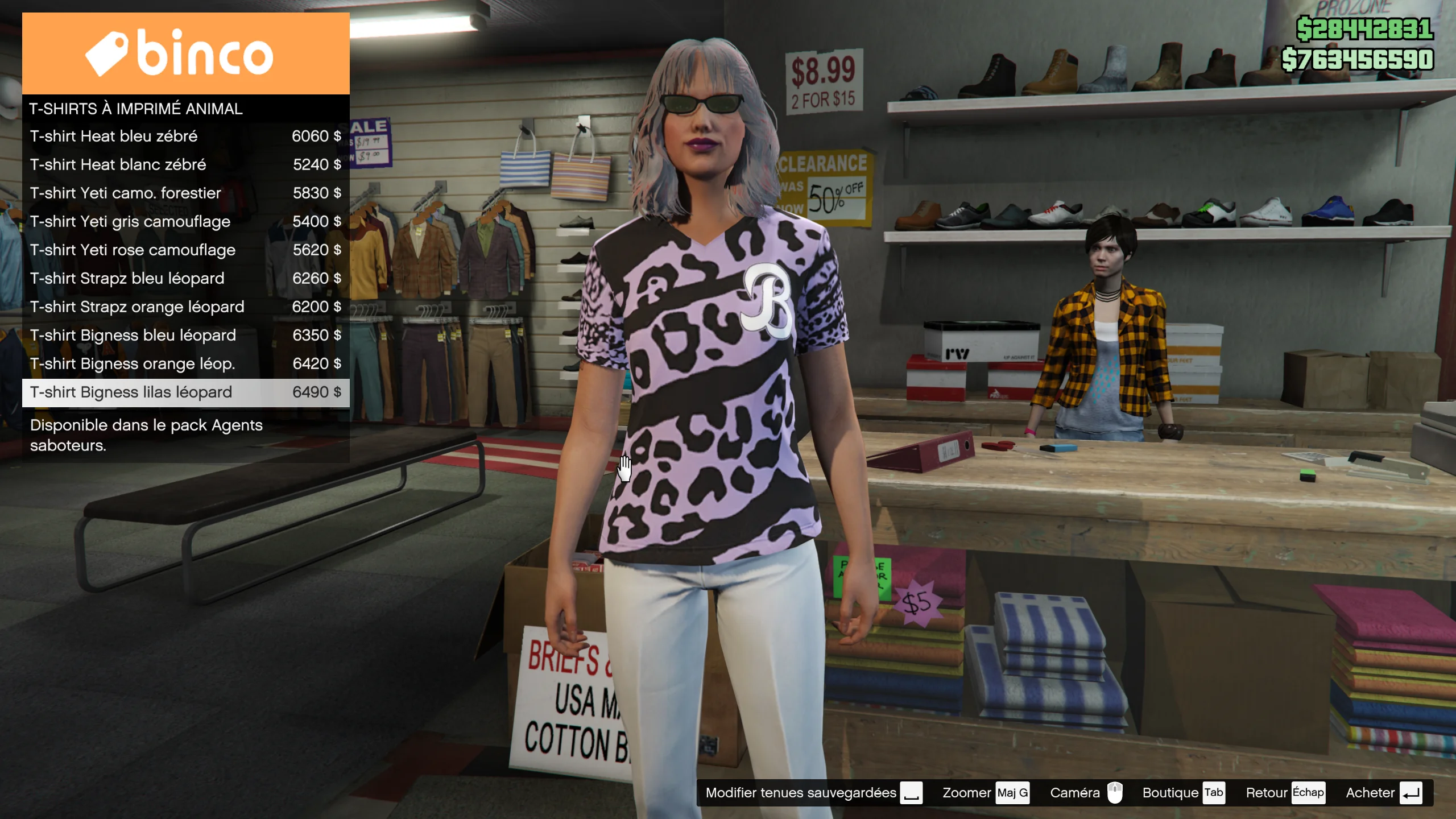Click Acheter to buy the shirt
Screen dimensions: 1456x819
(1383, 793)
